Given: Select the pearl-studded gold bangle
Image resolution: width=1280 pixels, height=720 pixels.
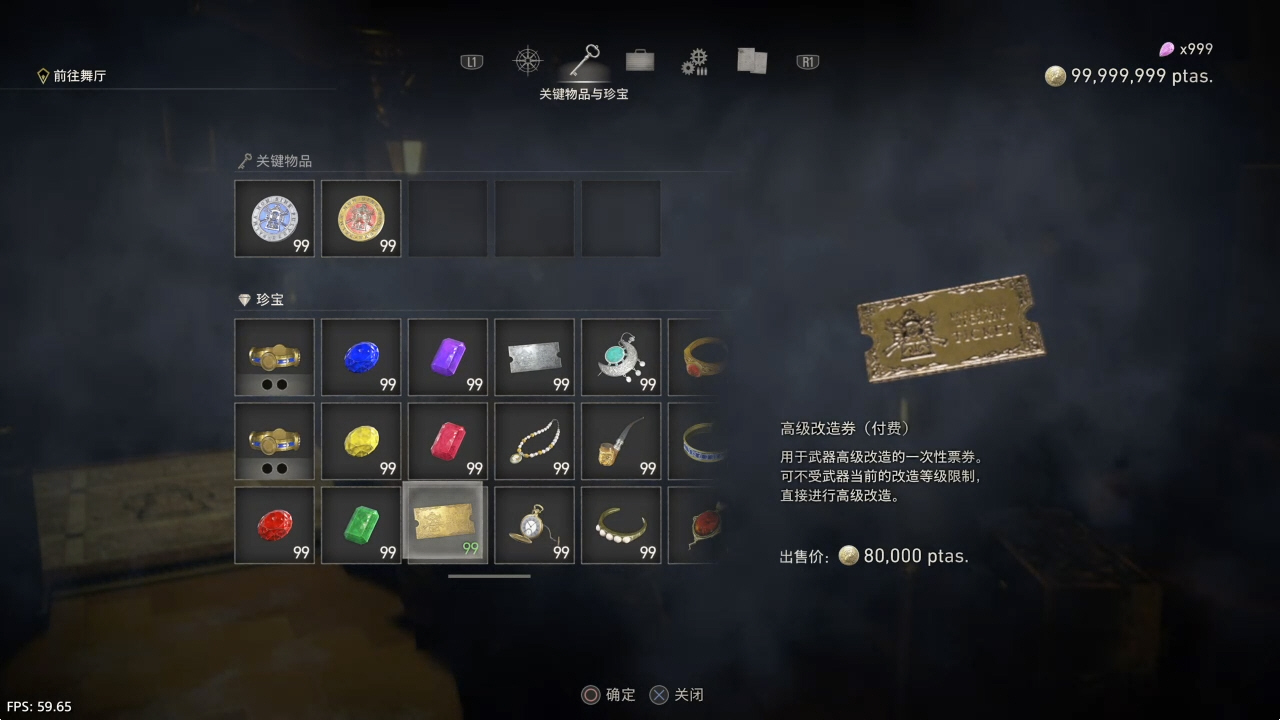Looking at the screenshot, I should tap(621, 525).
